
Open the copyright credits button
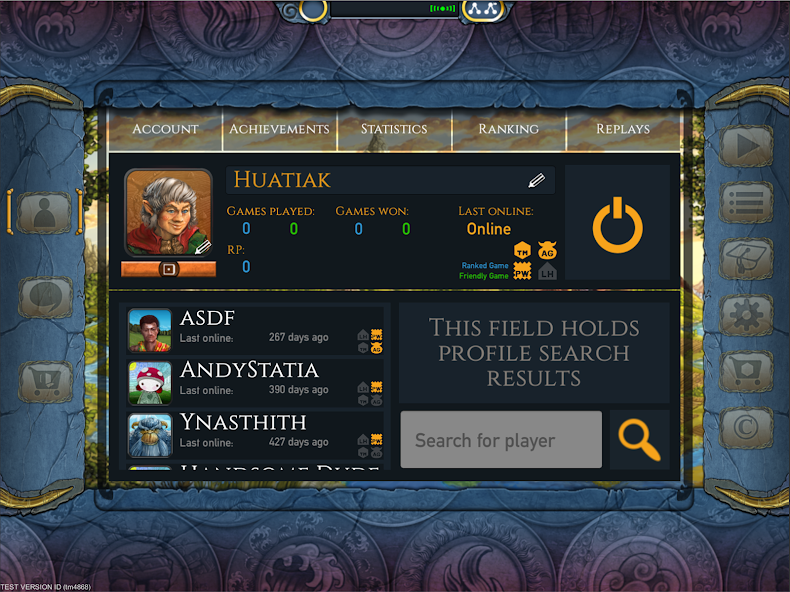[746, 426]
